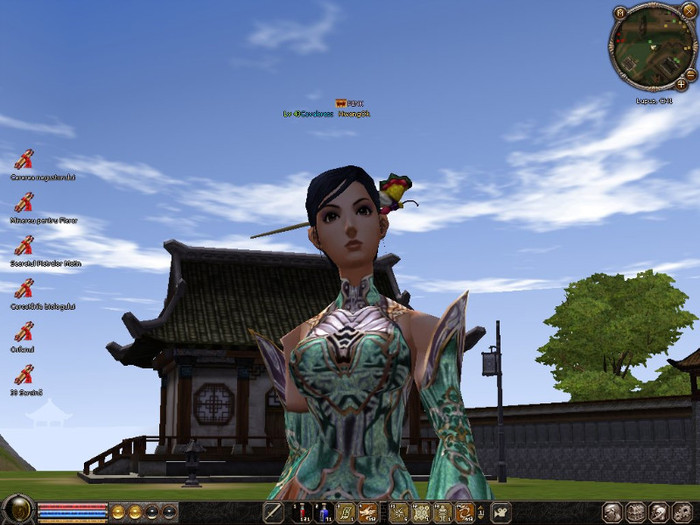Image resolution: width=700 pixels, height=525 pixels.
Task: Zoom in the minimap with plus button
Action: (681, 85)
